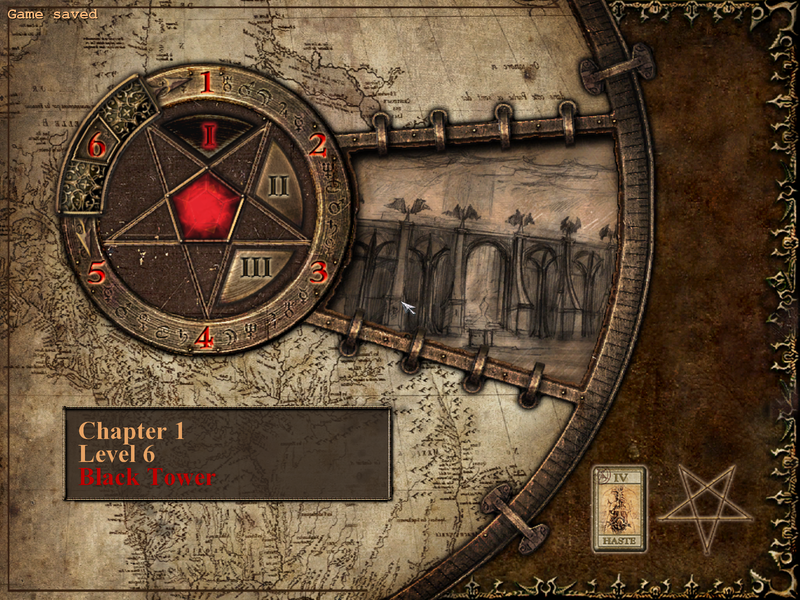Choose level 5 on the ring

pyautogui.click(x=96, y=272)
